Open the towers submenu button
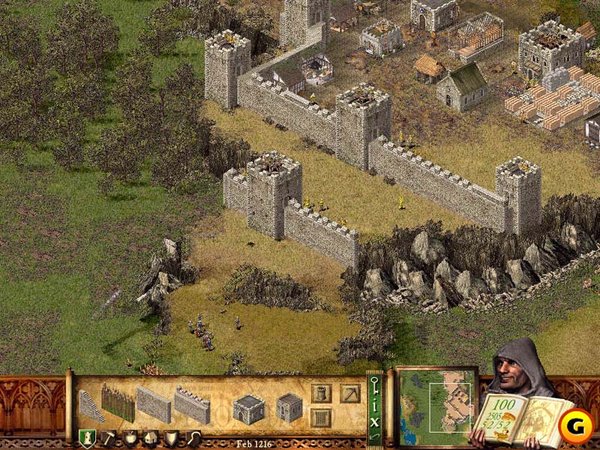This screenshot has height=450, width=600. (320, 392)
